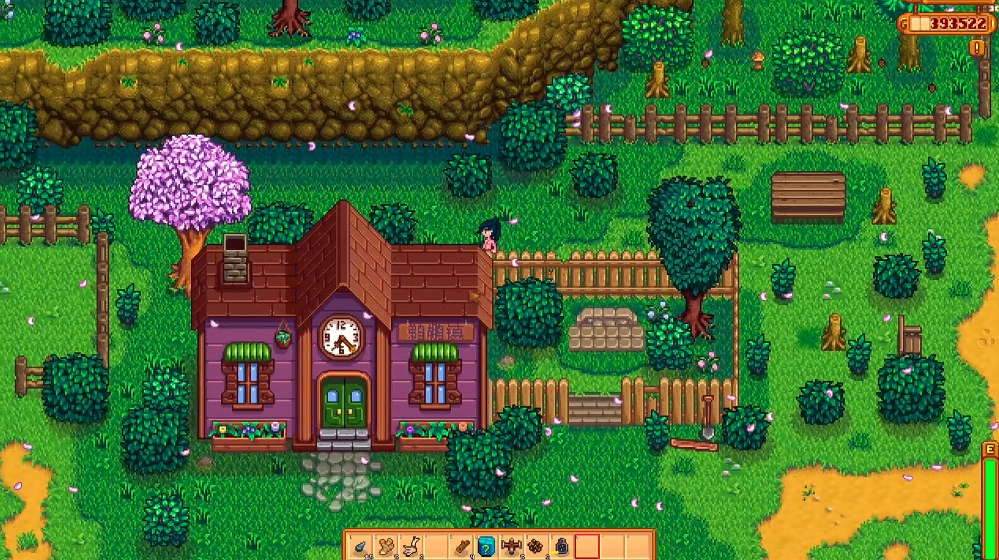Image resolution: width=999 pixels, height=560 pixels.
Task: Select the ginger root hotbar slot
Action: [385, 547]
